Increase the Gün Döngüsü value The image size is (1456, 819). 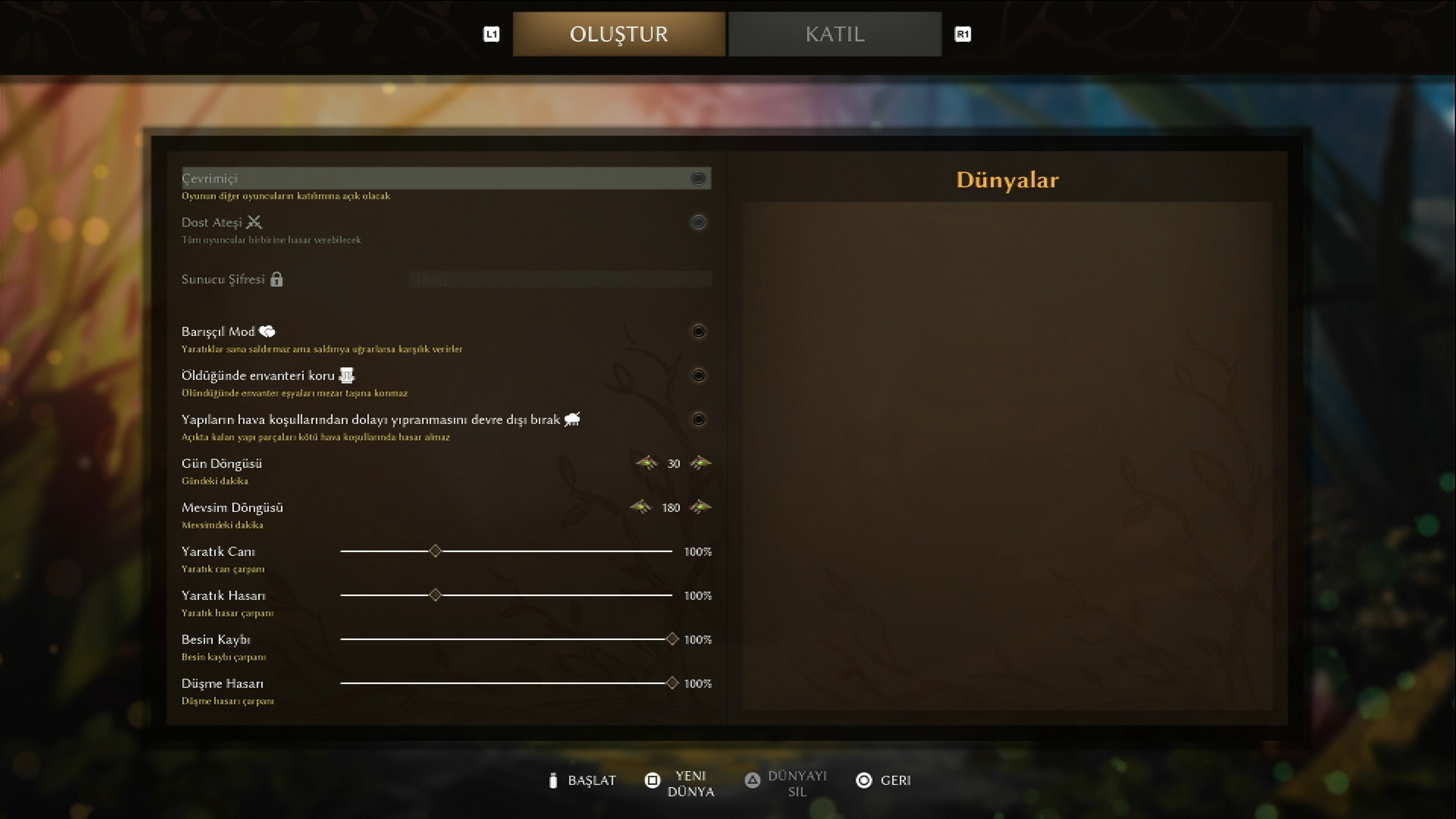[701, 463]
